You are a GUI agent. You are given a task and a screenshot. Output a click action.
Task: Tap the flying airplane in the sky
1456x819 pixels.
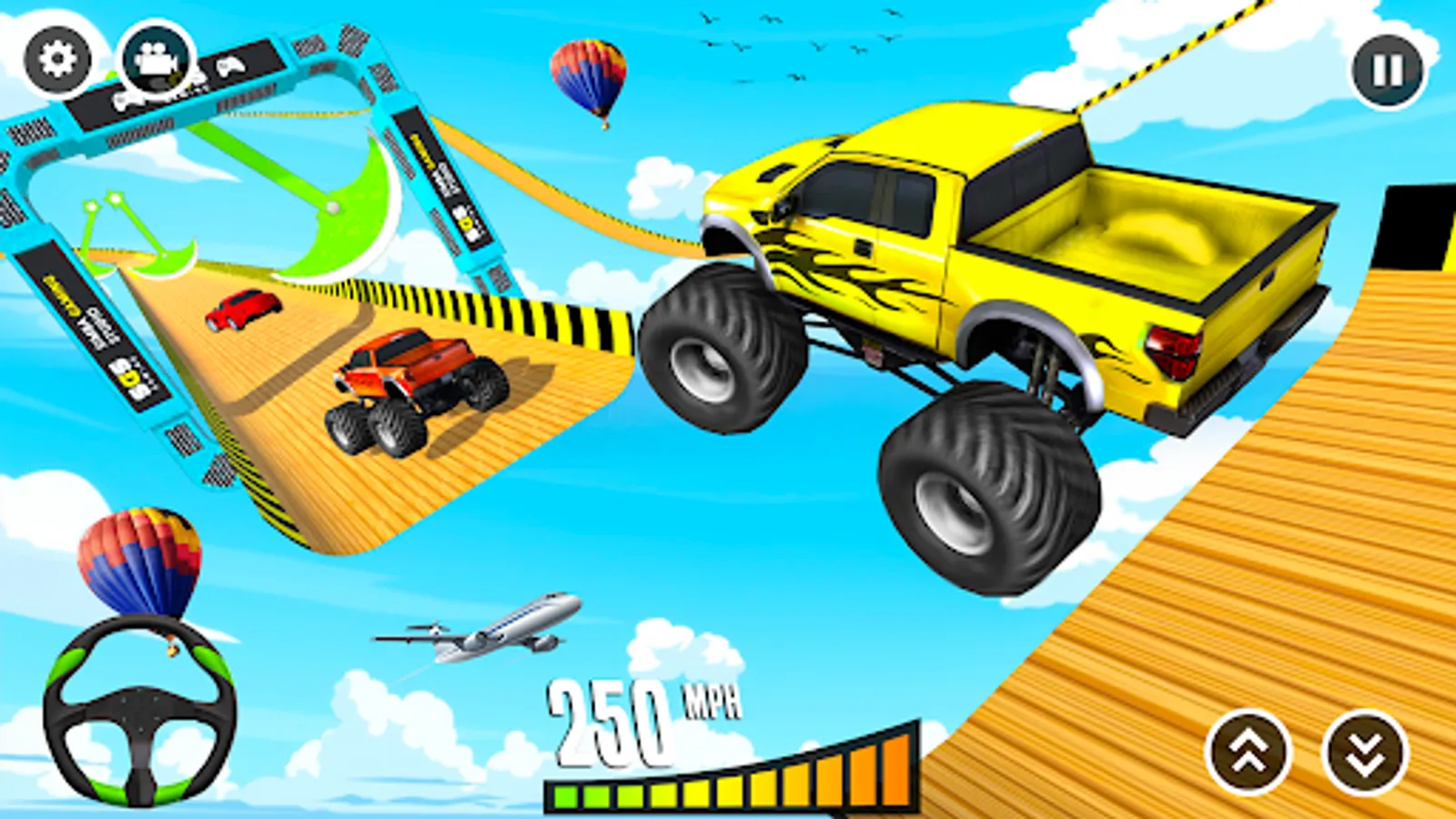(491, 630)
